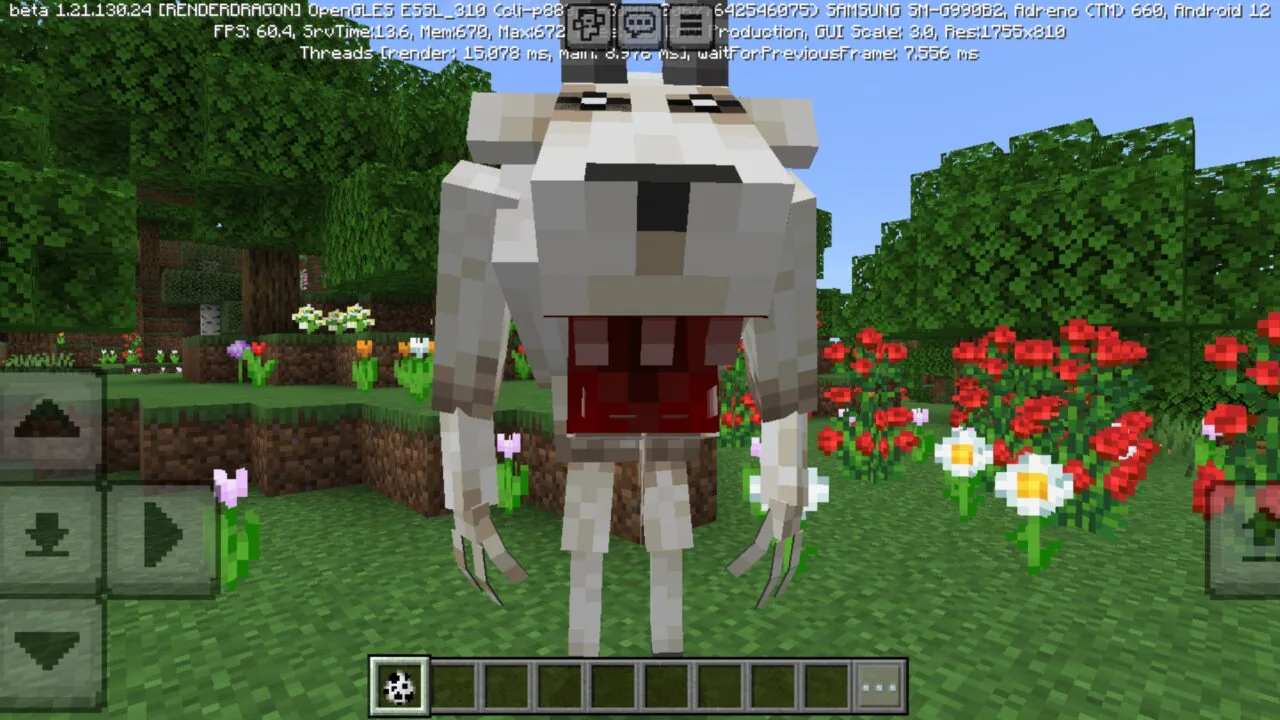The height and width of the screenshot is (720, 1280).
Task: Tap the third hotbar slot
Action: coord(507,686)
